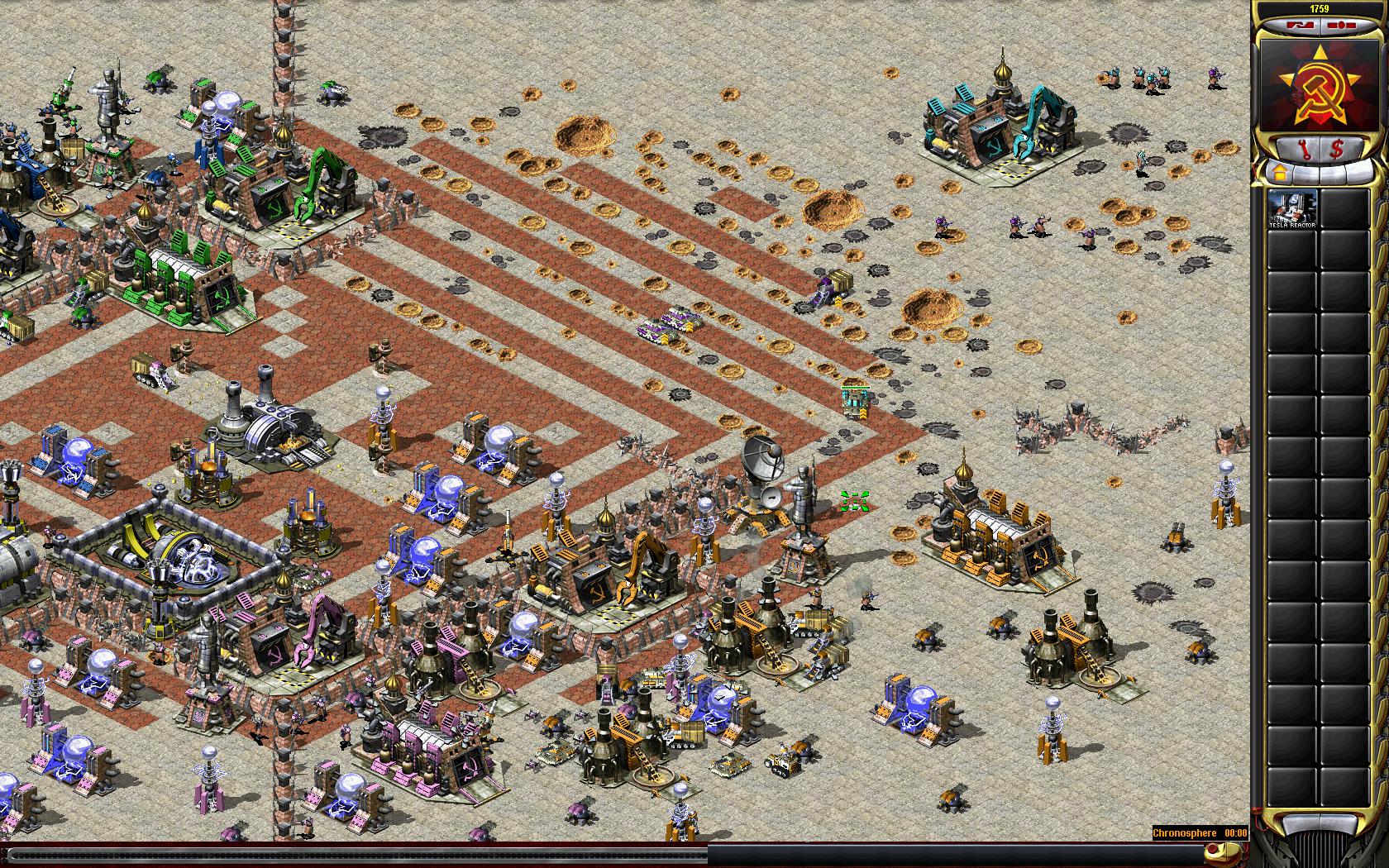Viewport: 1389px width, 868px height.
Task: Click the Soviet hammer and sickle radar screen
Action: point(1319,84)
